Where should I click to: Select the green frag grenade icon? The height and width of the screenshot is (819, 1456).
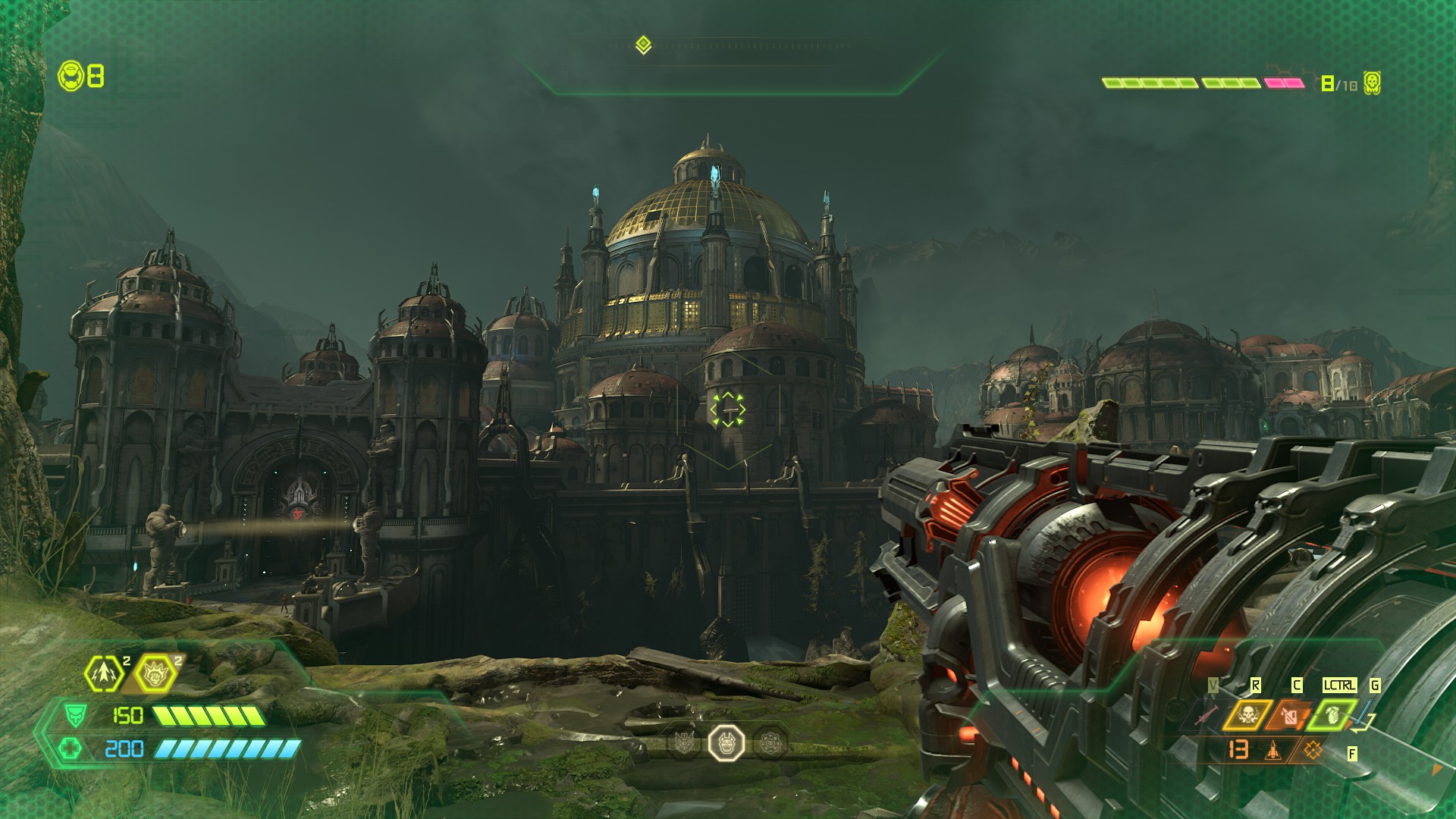point(1332,714)
